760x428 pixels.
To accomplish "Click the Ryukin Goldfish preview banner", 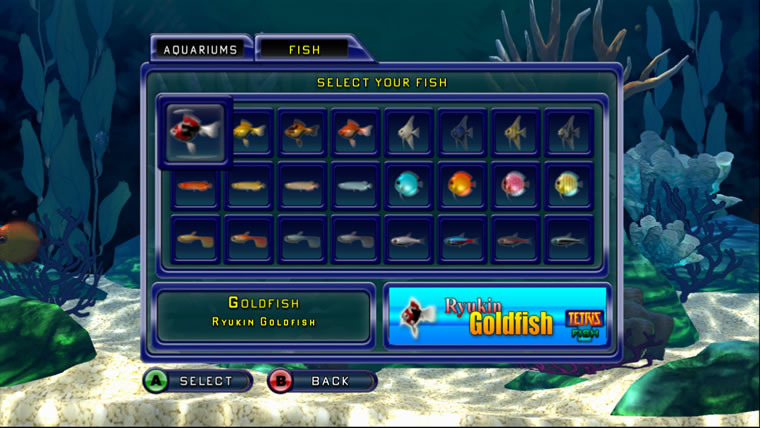I will tap(497, 317).
